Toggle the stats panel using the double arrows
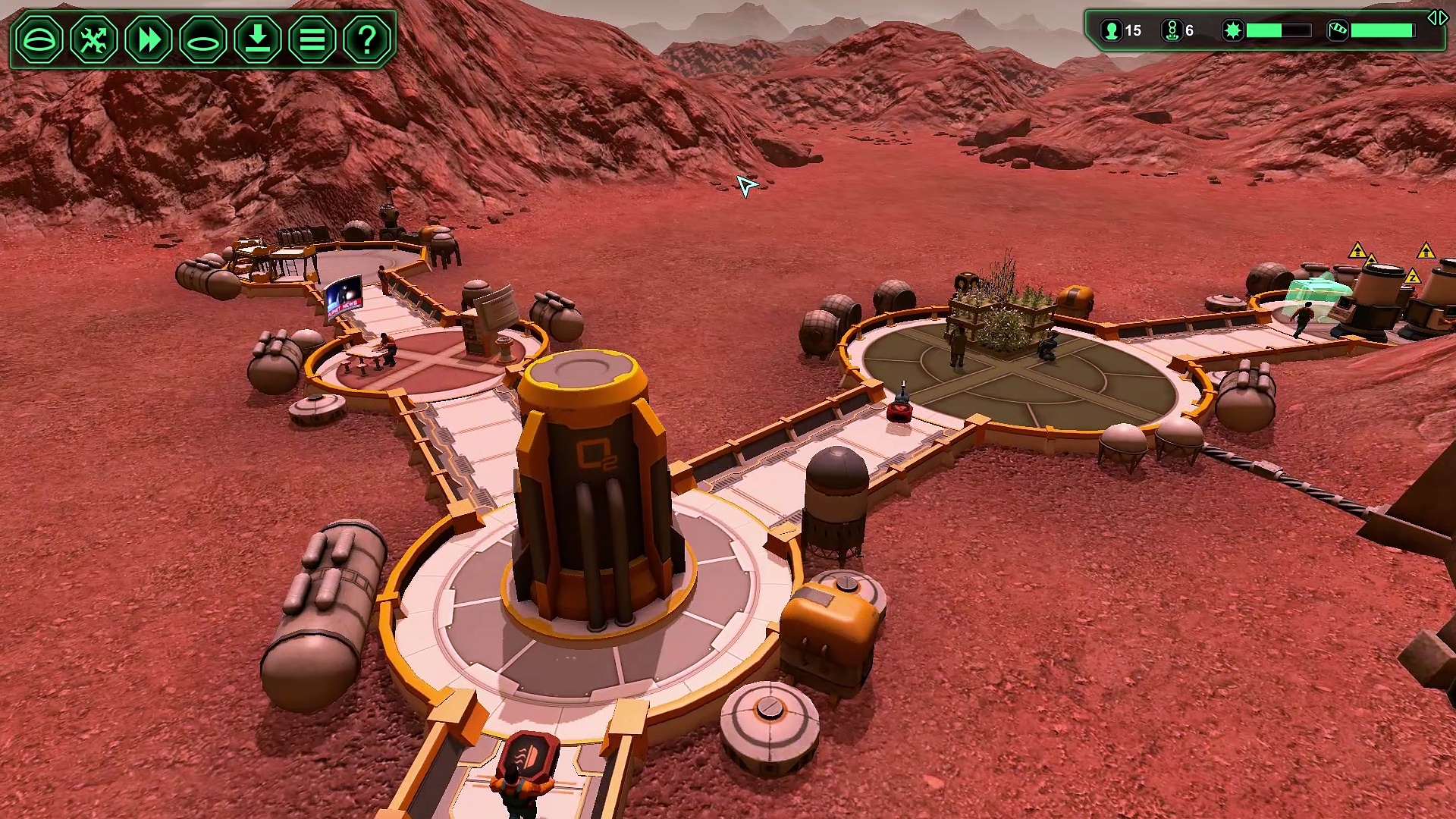Viewport: 1456px width, 819px height. (x=1437, y=18)
